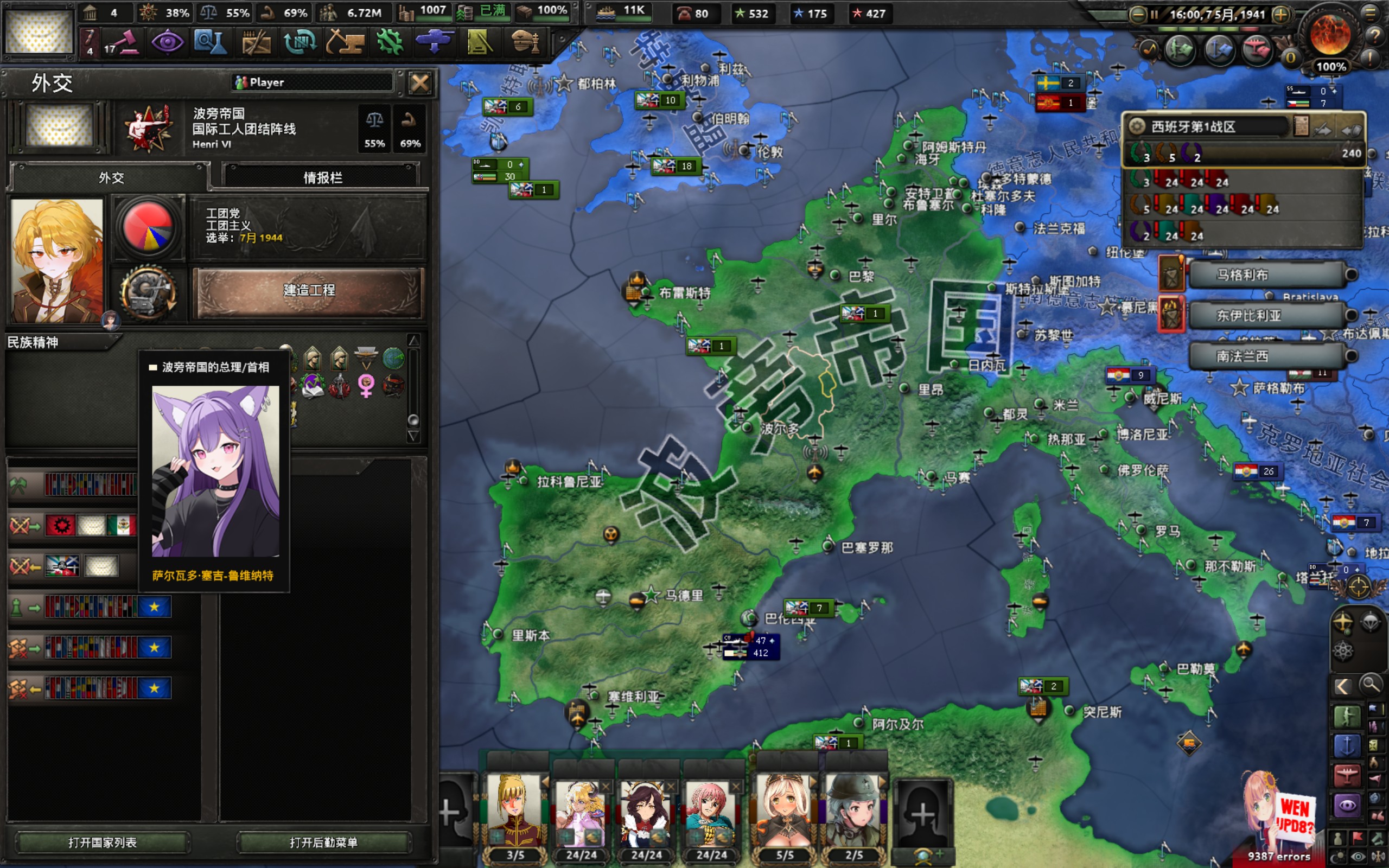Select the 南法兰西 front button
Screen dimensions: 1389x868
click(1267, 356)
